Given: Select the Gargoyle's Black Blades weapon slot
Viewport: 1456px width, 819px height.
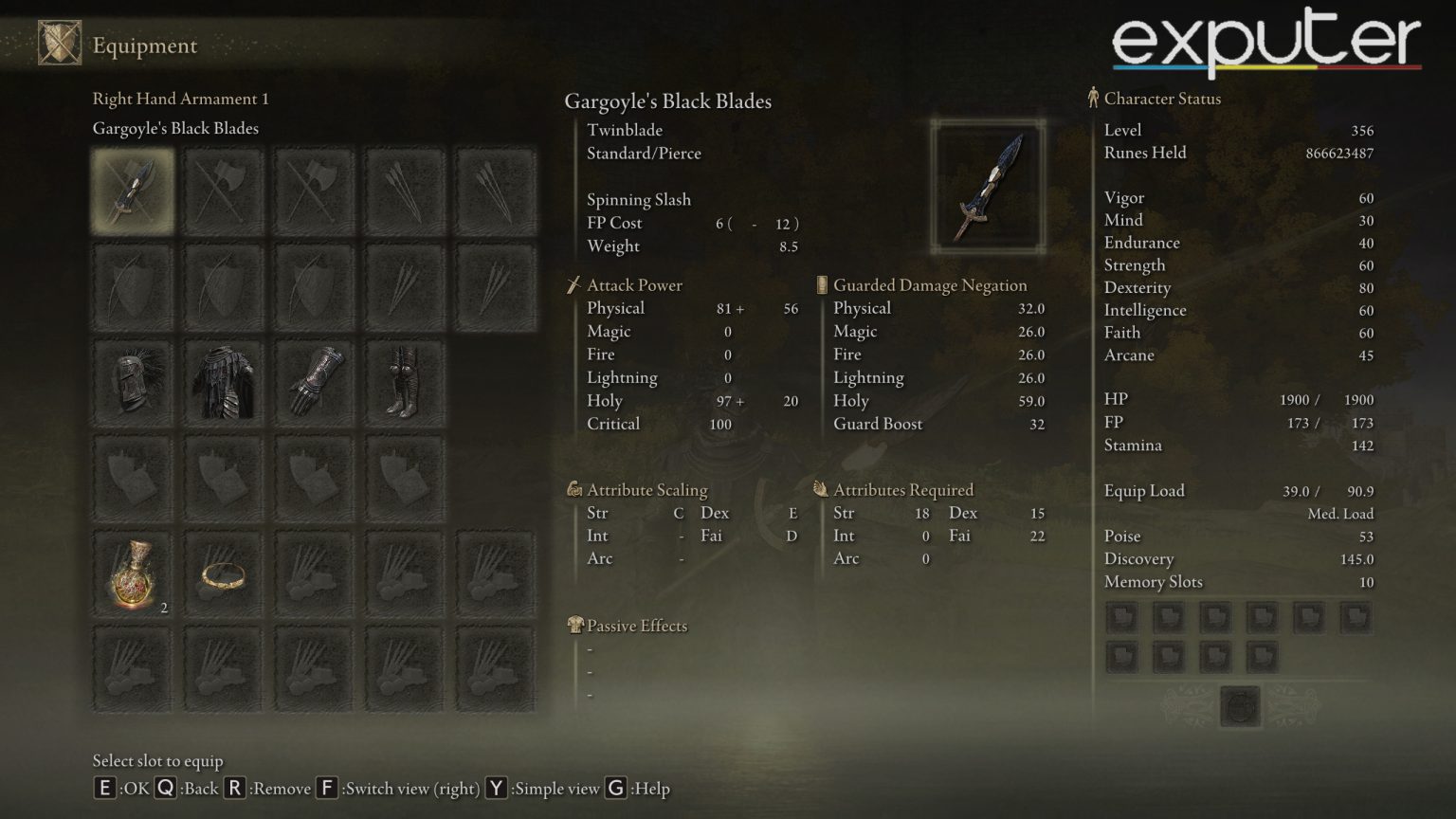Looking at the screenshot, I should (132, 189).
